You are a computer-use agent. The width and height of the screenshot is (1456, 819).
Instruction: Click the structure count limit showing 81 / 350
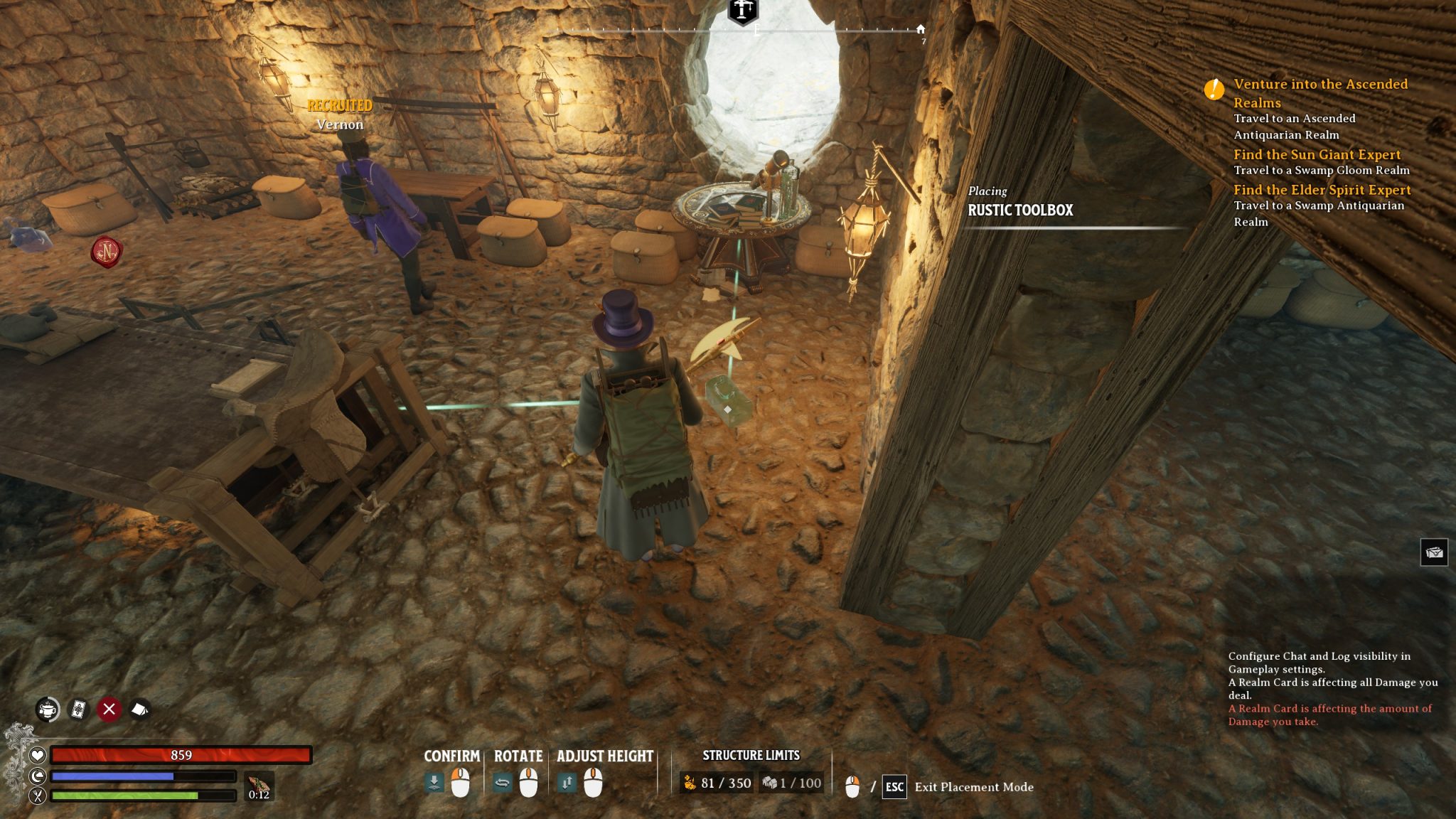(717, 783)
